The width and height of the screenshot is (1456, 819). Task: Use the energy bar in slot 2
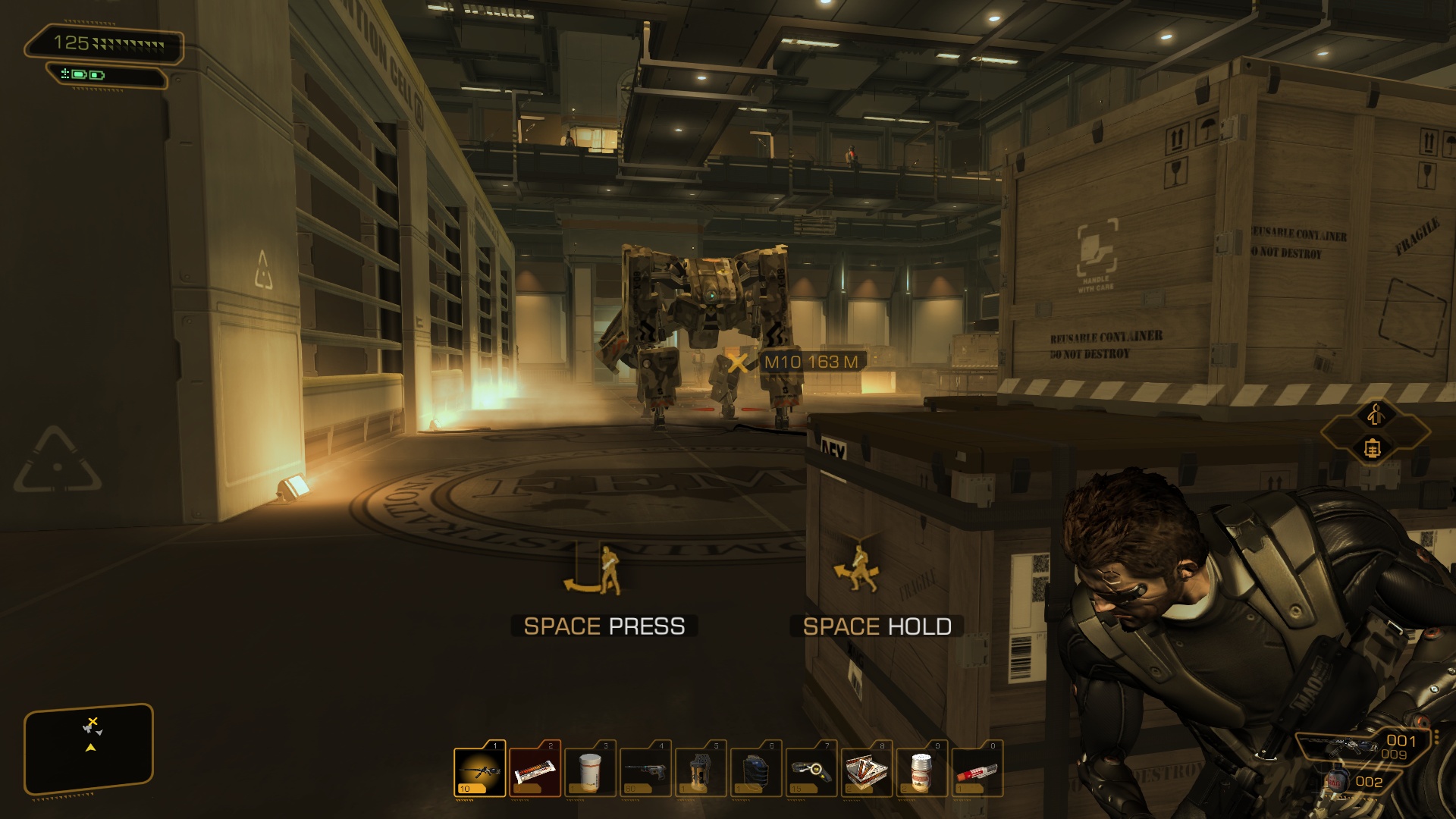tap(535, 772)
